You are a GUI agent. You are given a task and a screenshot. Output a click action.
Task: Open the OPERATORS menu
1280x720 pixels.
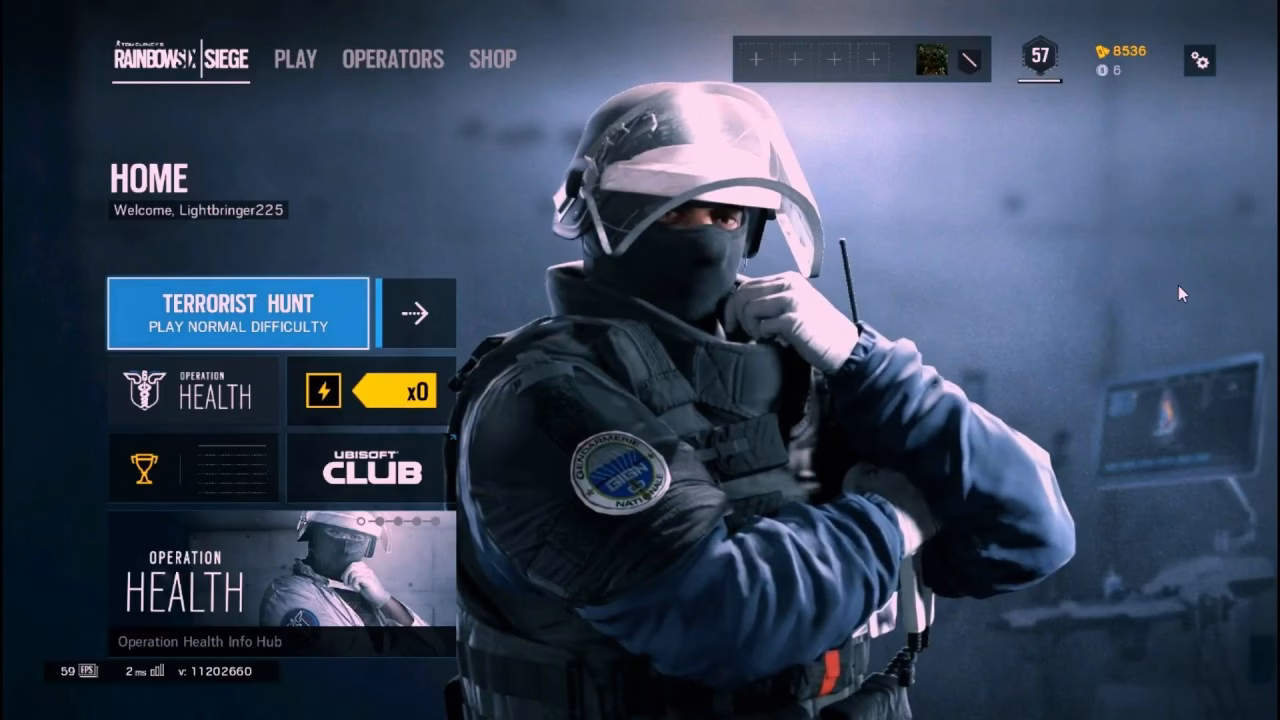tap(391, 60)
